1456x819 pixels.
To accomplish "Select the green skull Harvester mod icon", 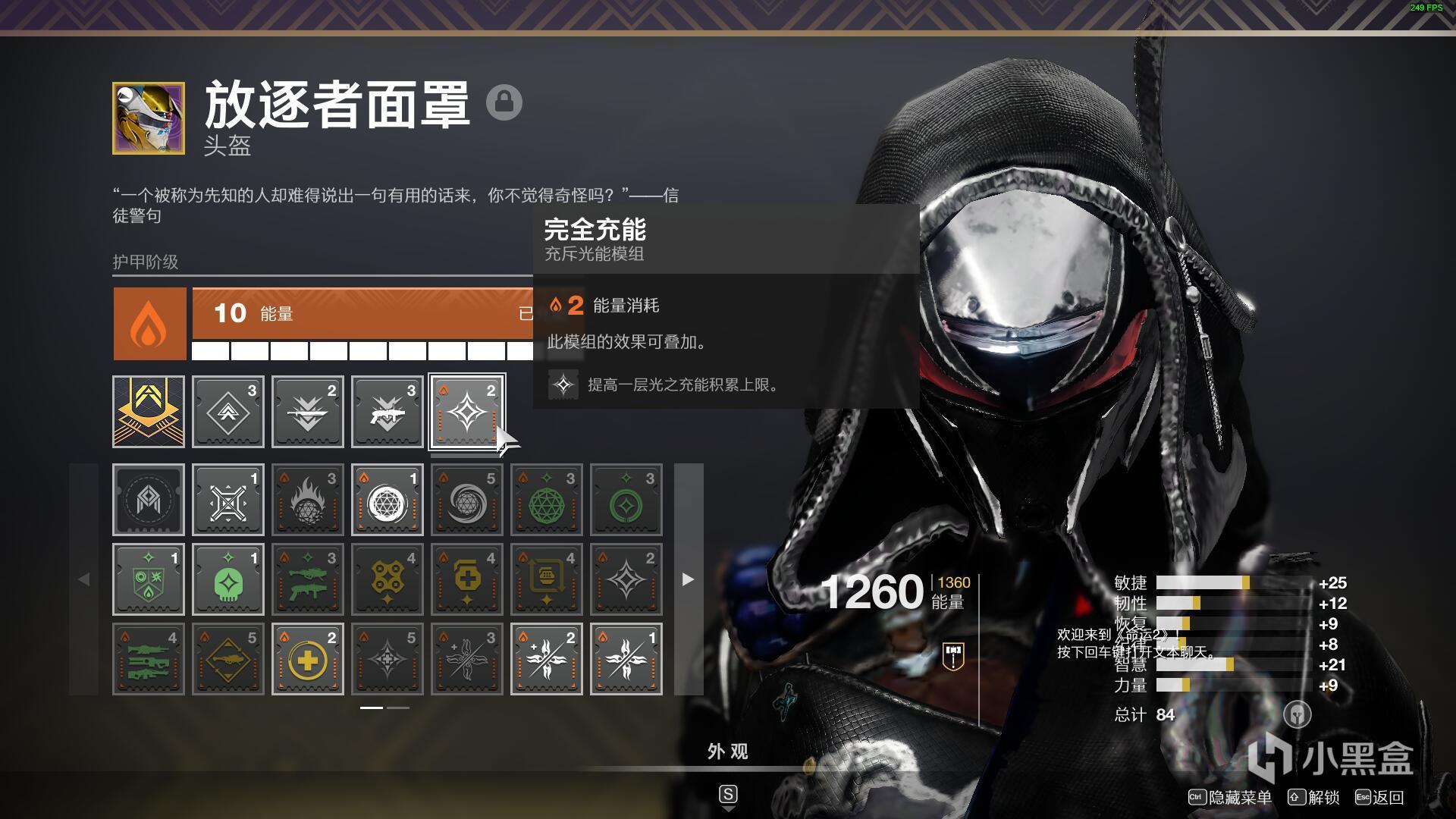I will tap(228, 579).
